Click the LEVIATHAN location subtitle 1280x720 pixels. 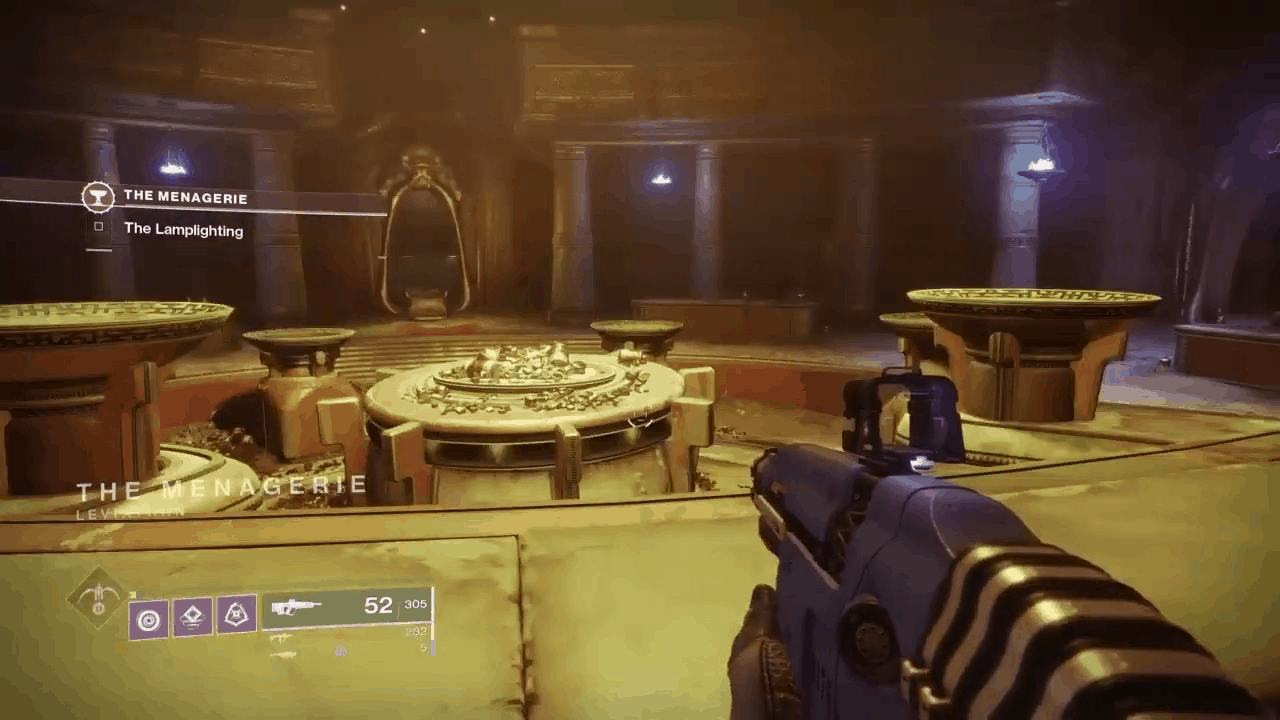(131, 512)
